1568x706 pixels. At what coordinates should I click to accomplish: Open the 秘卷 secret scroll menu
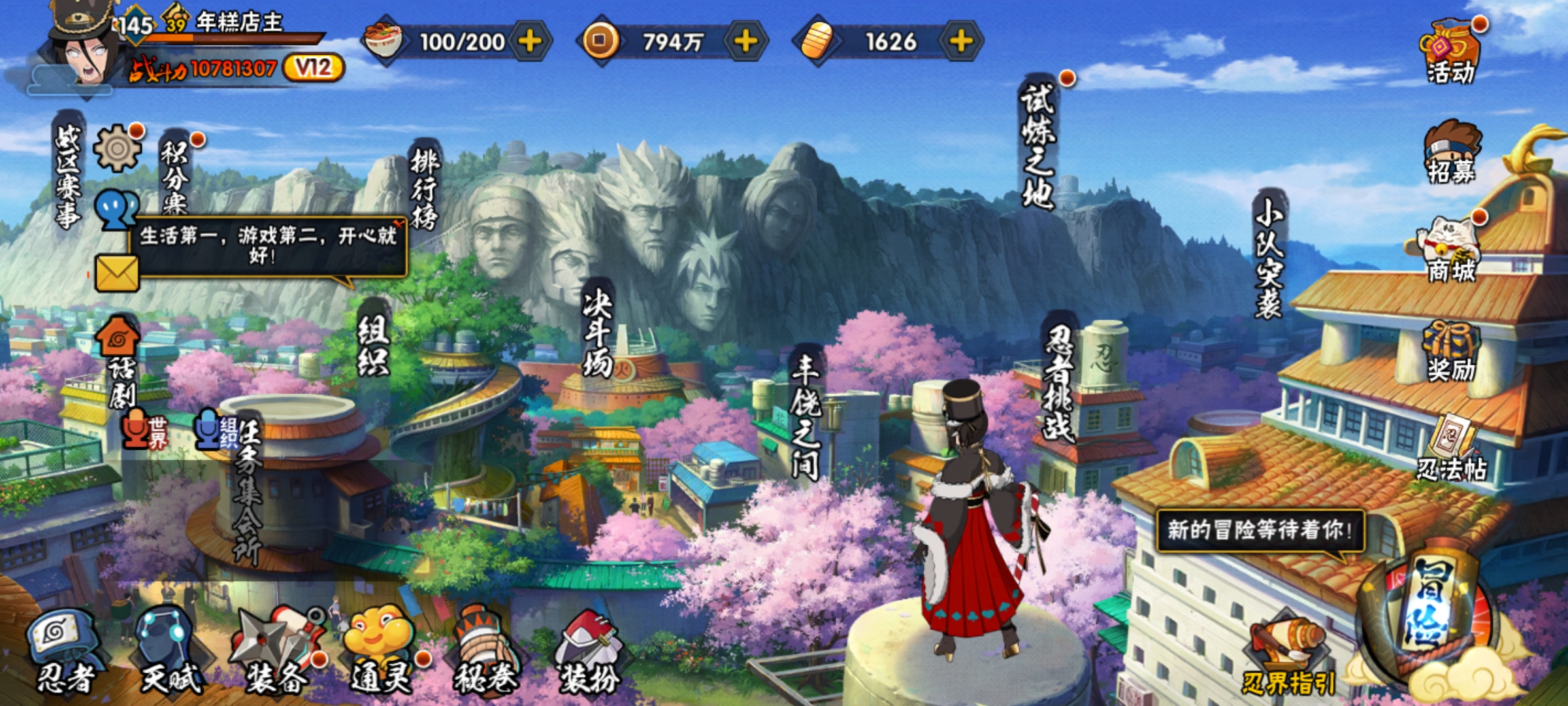(x=485, y=650)
